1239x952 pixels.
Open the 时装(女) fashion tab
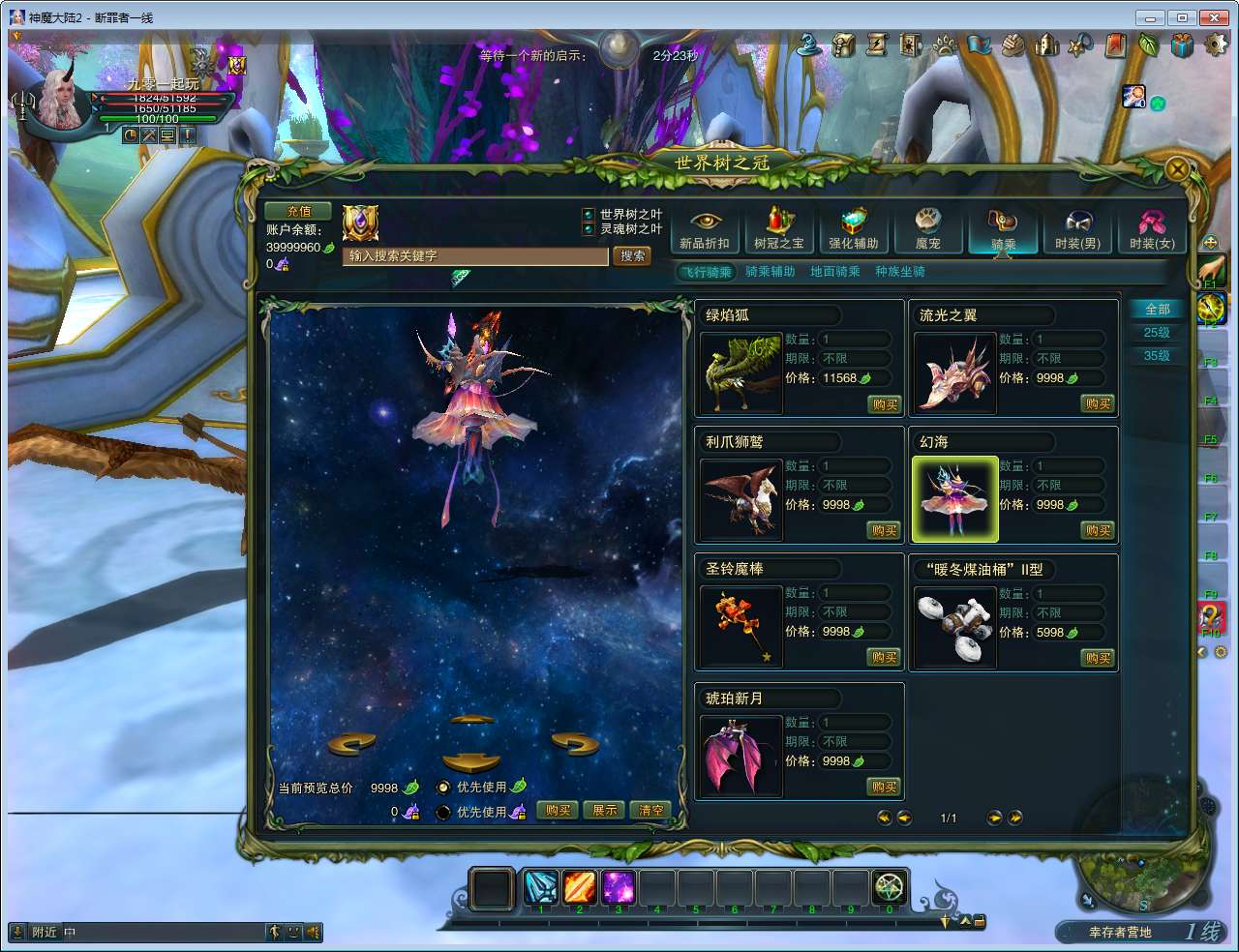(x=1152, y=230)
